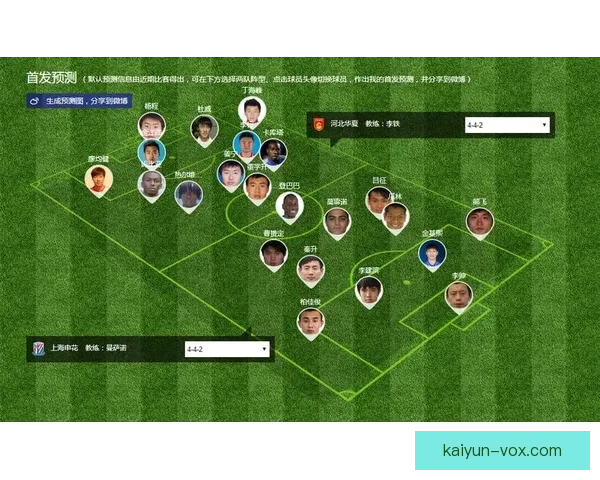Select player 金基熙's avatar marker
The image size is (600, 480).
tap(432, 253)
